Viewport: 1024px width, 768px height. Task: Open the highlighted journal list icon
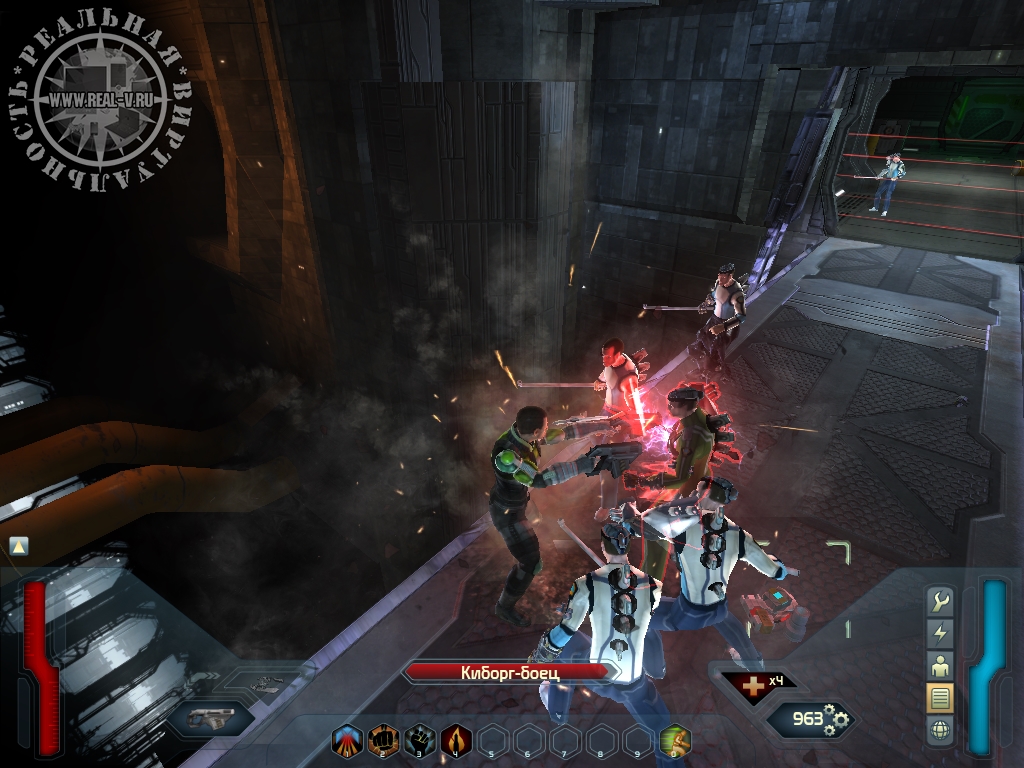tap(940, 697)
